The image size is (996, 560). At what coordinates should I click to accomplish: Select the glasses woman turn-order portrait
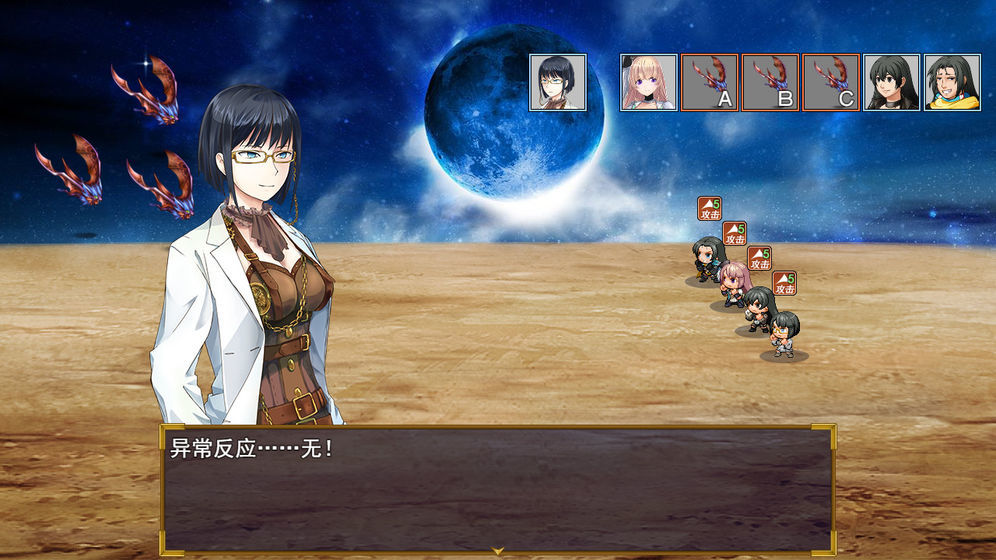558,82
